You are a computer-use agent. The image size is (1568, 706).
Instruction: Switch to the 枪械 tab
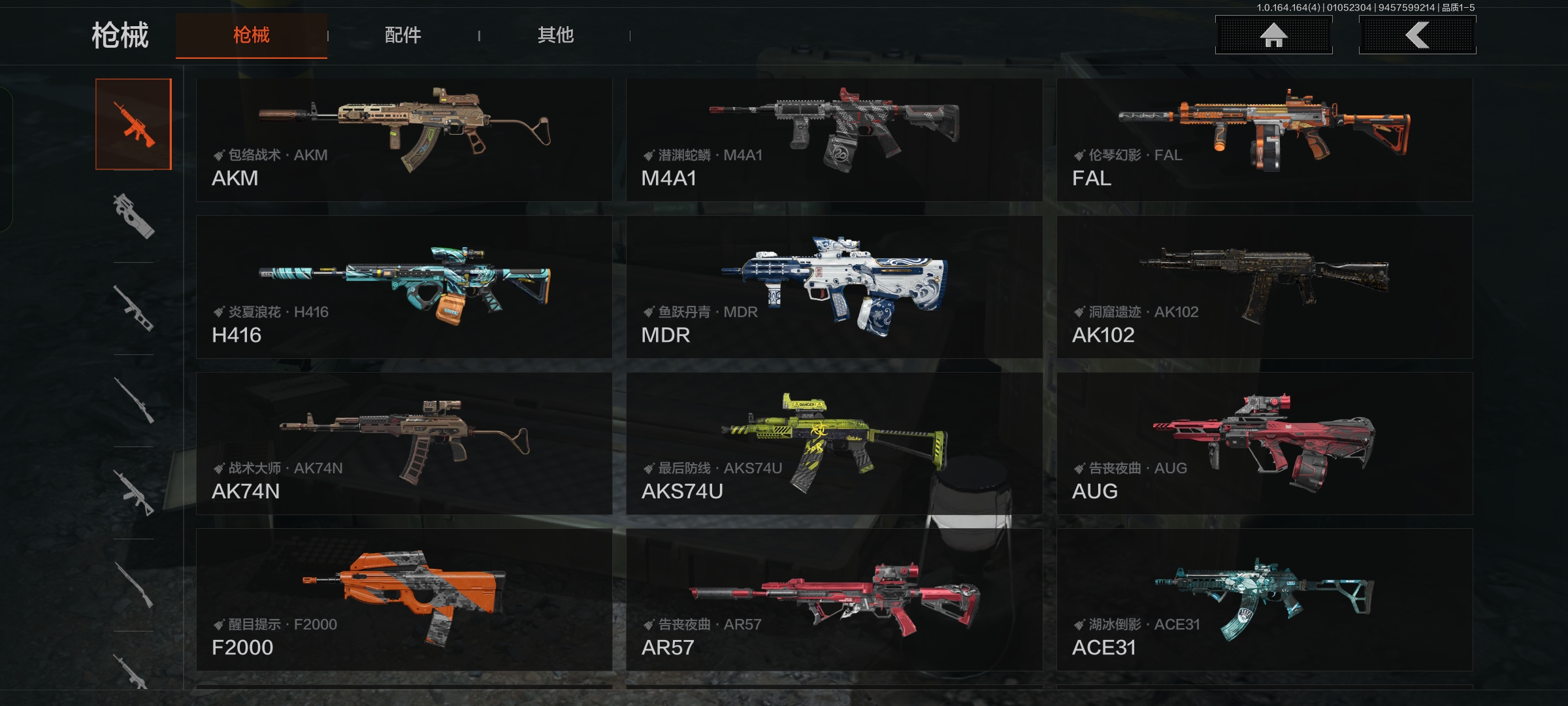[252, 35]
